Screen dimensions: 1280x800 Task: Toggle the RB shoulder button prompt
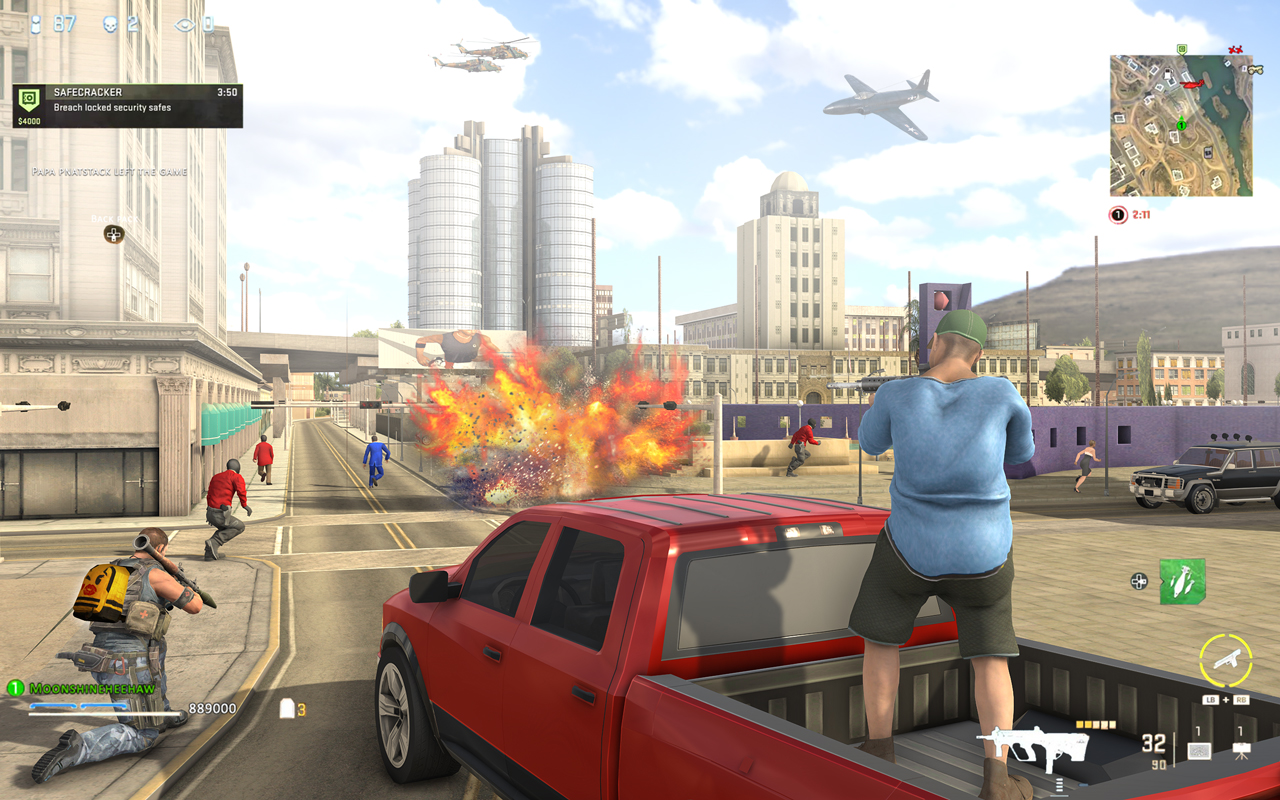pyautogui.click(x=1240, y=699)
